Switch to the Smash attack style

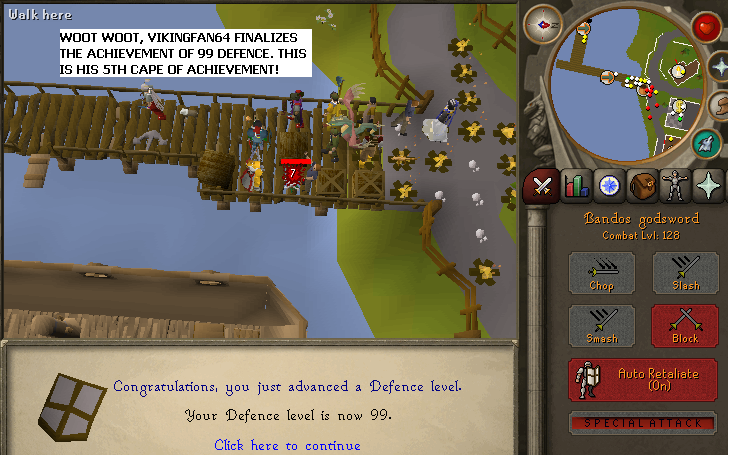pyautogui.click(x=601, y=326)
